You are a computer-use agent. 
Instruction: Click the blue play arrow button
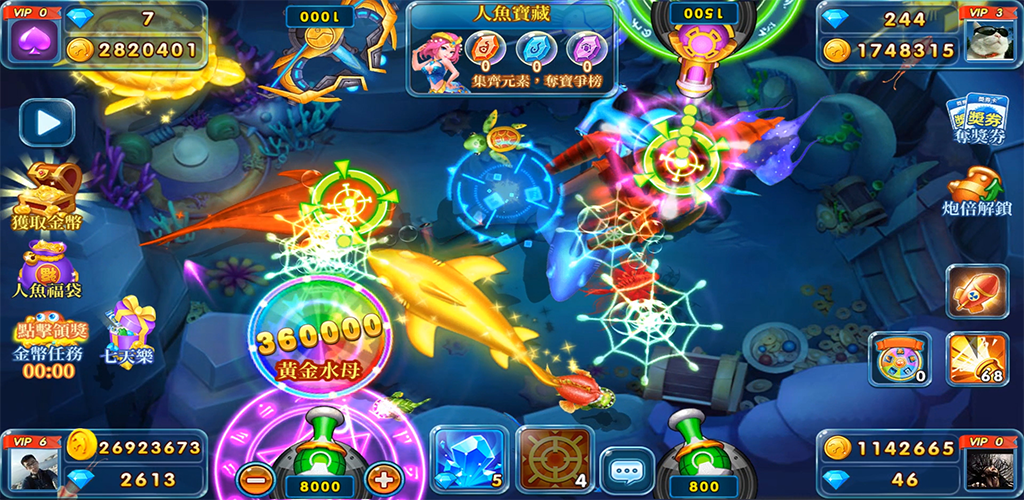tap(47, 122)
